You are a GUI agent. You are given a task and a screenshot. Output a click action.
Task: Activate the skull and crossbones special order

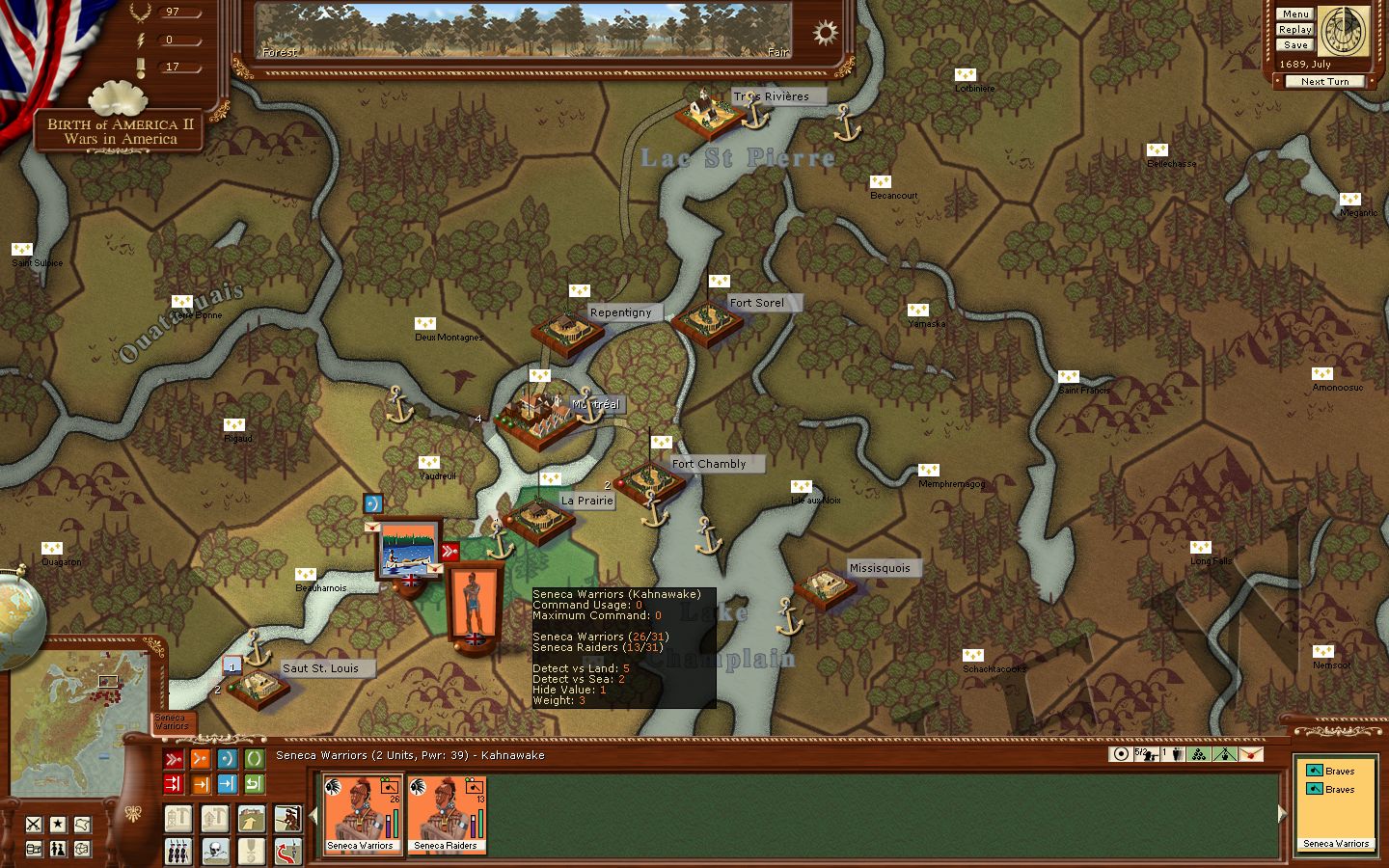215,851
